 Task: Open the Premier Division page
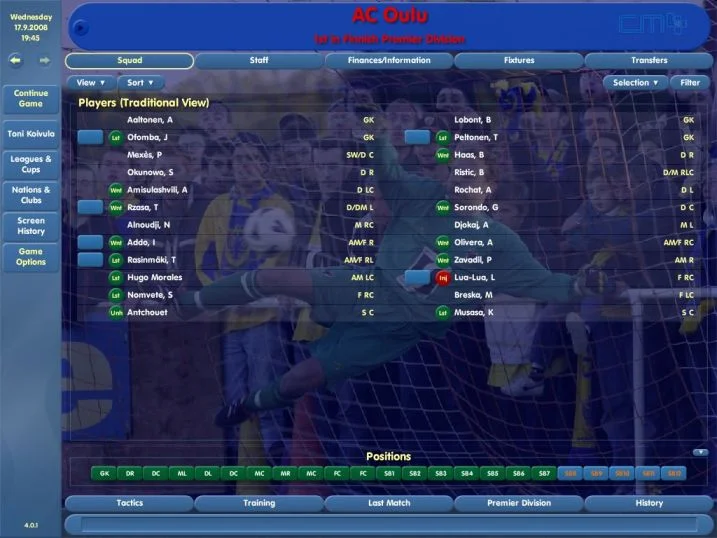click(519, 503)
